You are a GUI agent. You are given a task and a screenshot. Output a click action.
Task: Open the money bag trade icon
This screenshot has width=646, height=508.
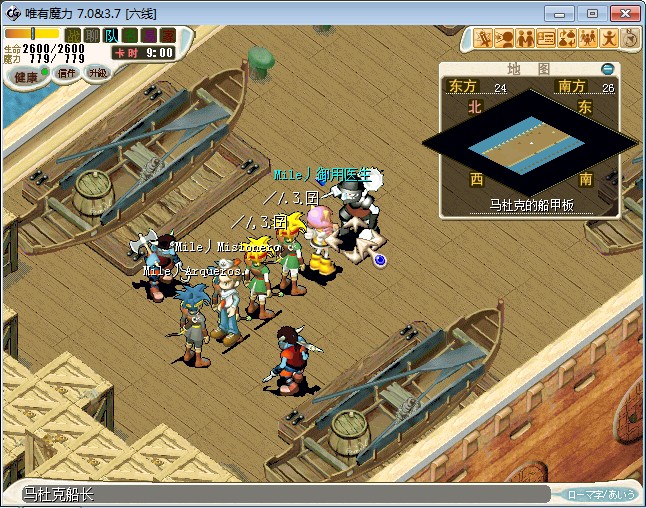[566, 39]
